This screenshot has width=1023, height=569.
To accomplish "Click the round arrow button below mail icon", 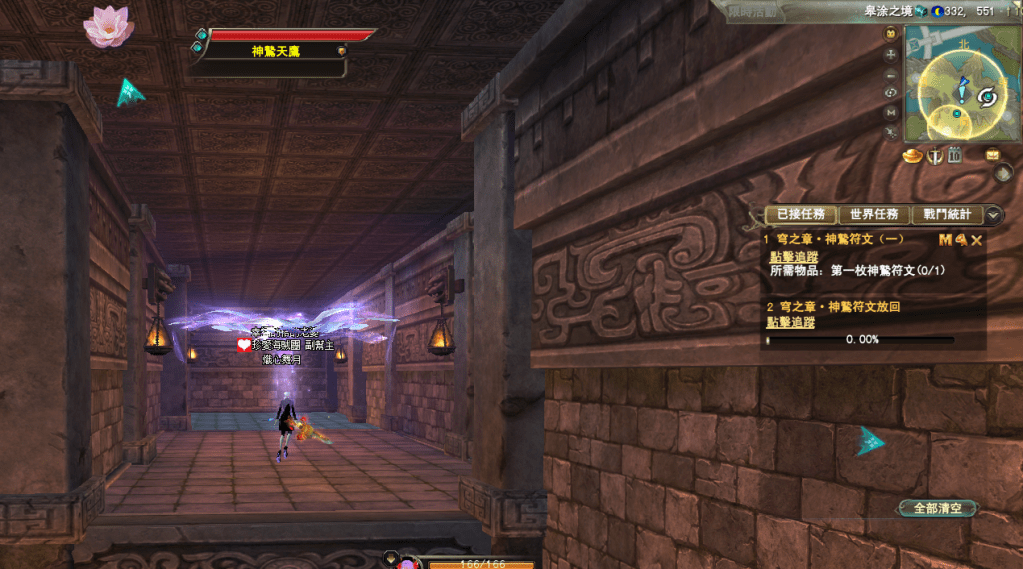I will tap(1003, 173).
